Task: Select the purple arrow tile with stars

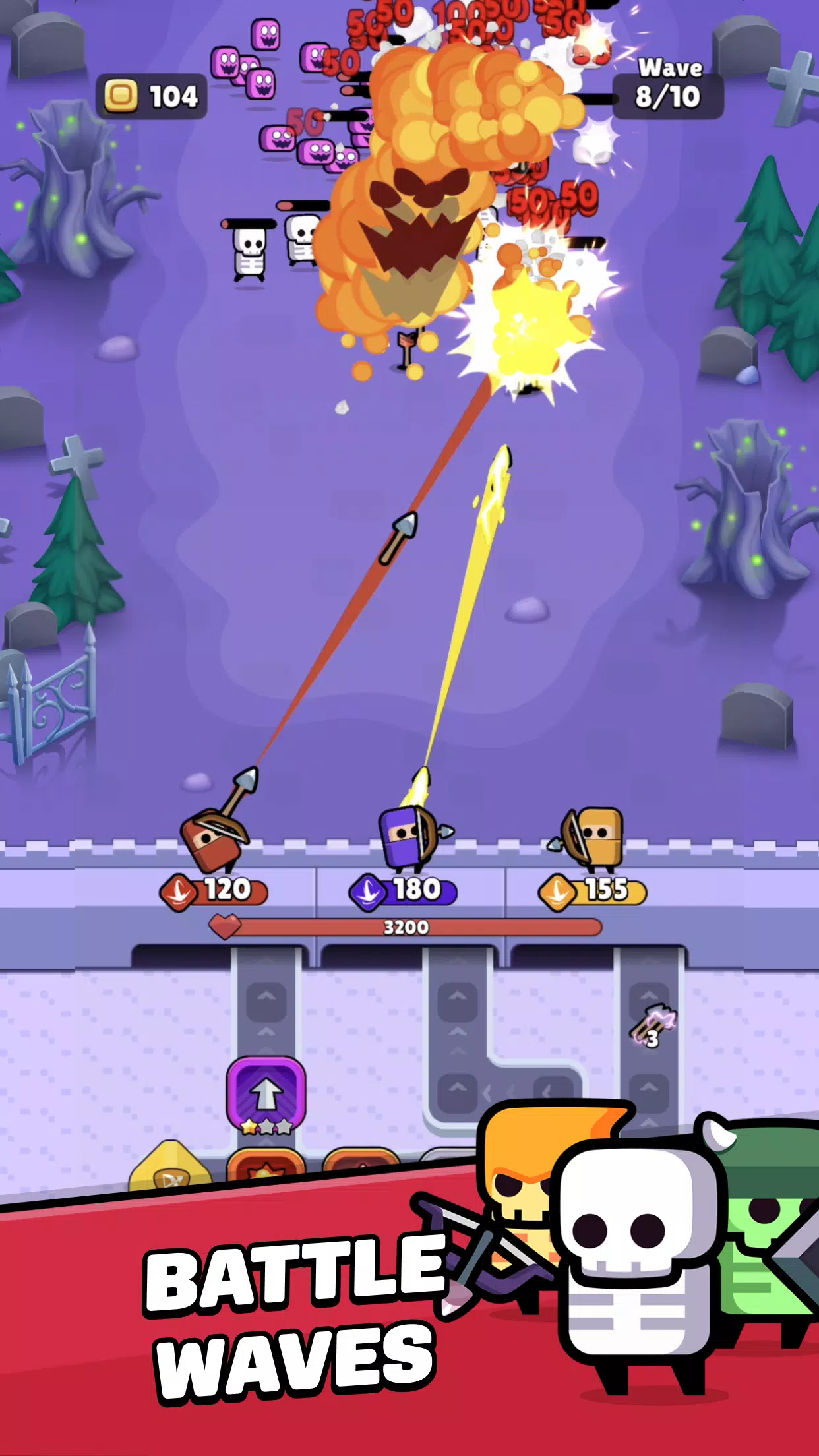Action: pos(266,1095)
